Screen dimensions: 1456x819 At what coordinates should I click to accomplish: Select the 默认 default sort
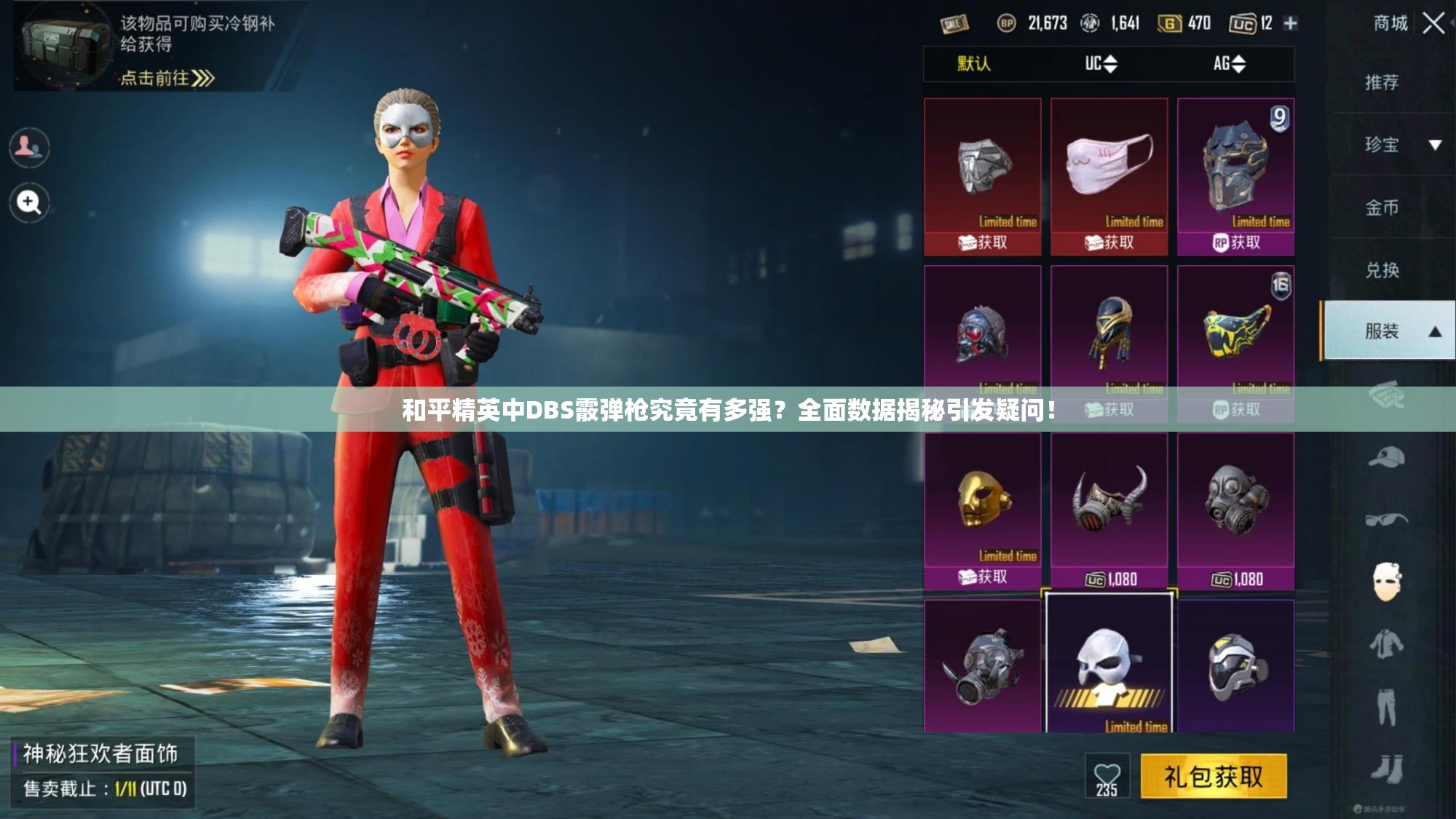[973, 64]
